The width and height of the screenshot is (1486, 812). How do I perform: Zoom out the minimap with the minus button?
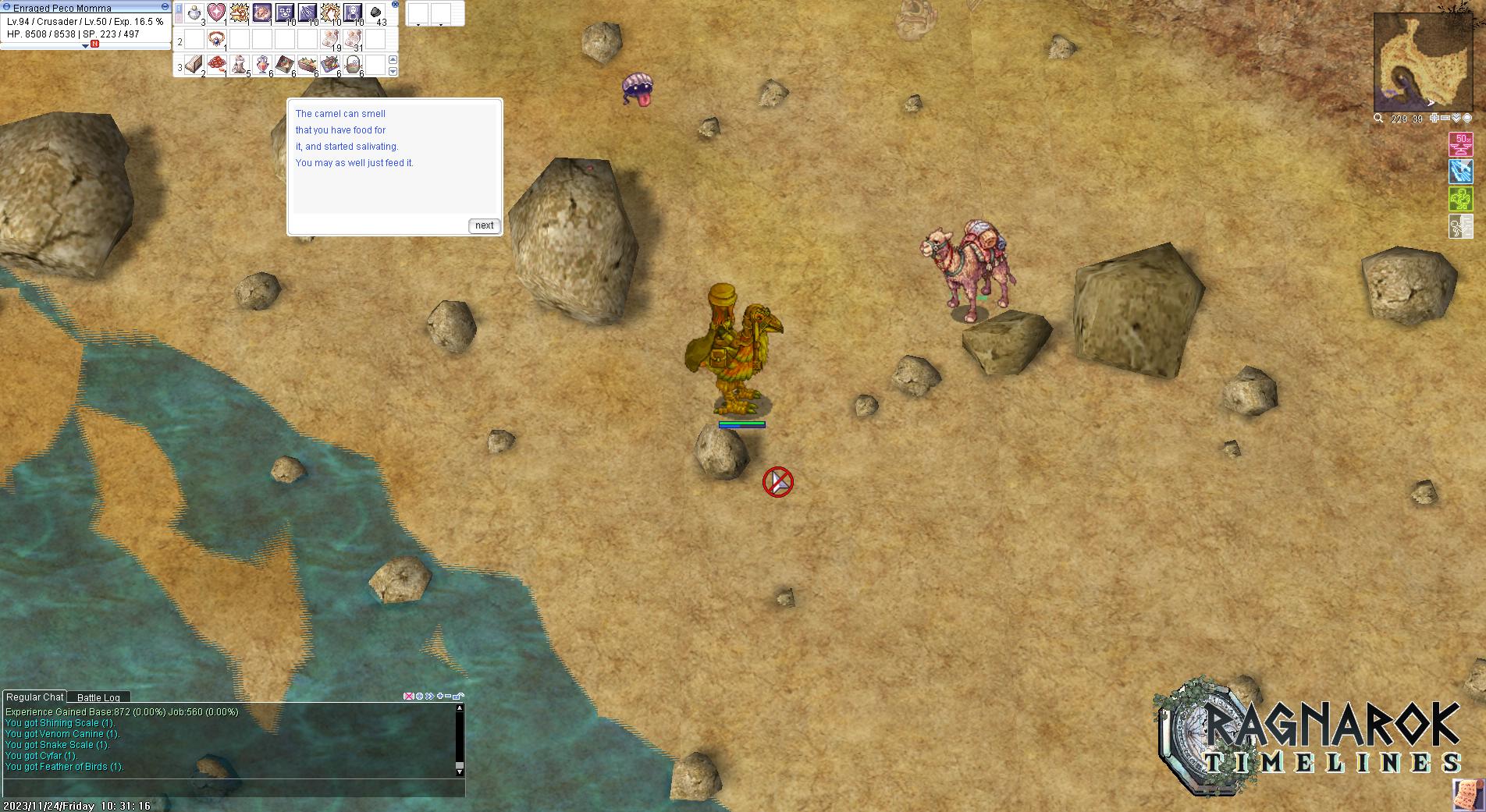click(x=1445, y=119)
